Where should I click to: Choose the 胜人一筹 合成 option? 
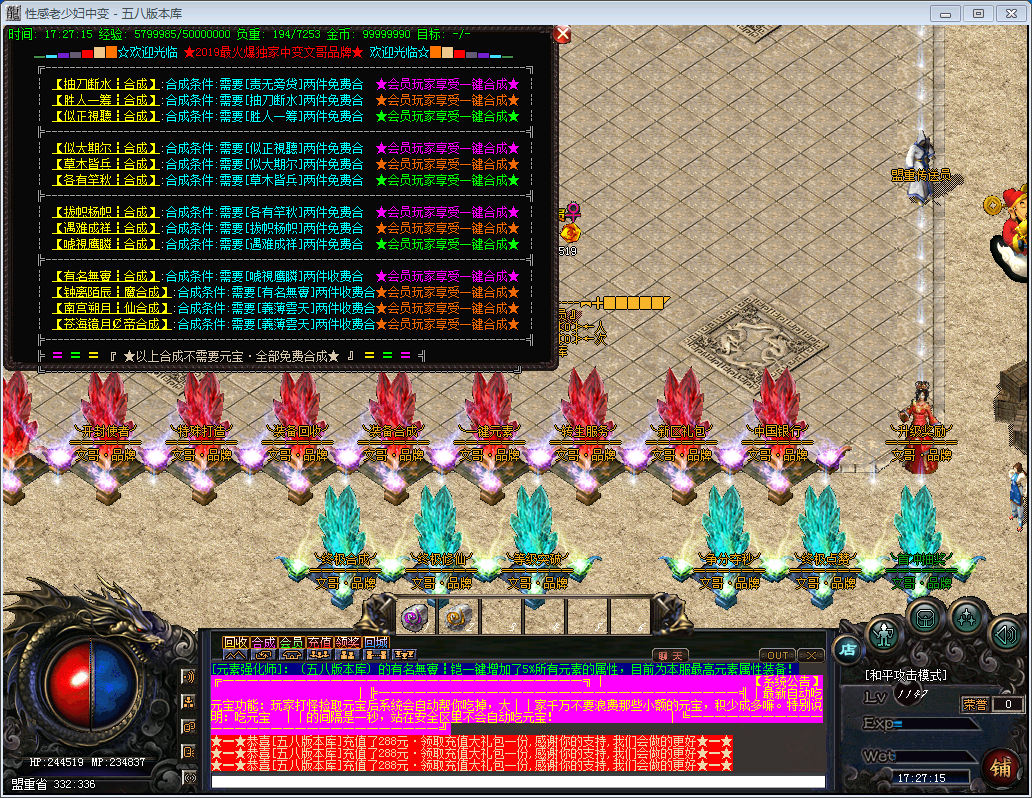tap(105, 100)
